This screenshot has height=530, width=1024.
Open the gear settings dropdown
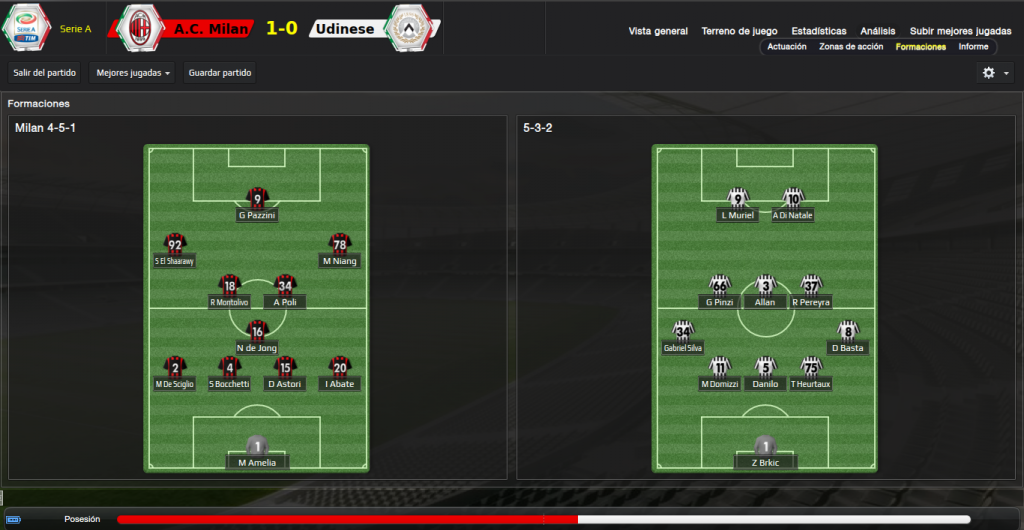(x=994, y=73)
